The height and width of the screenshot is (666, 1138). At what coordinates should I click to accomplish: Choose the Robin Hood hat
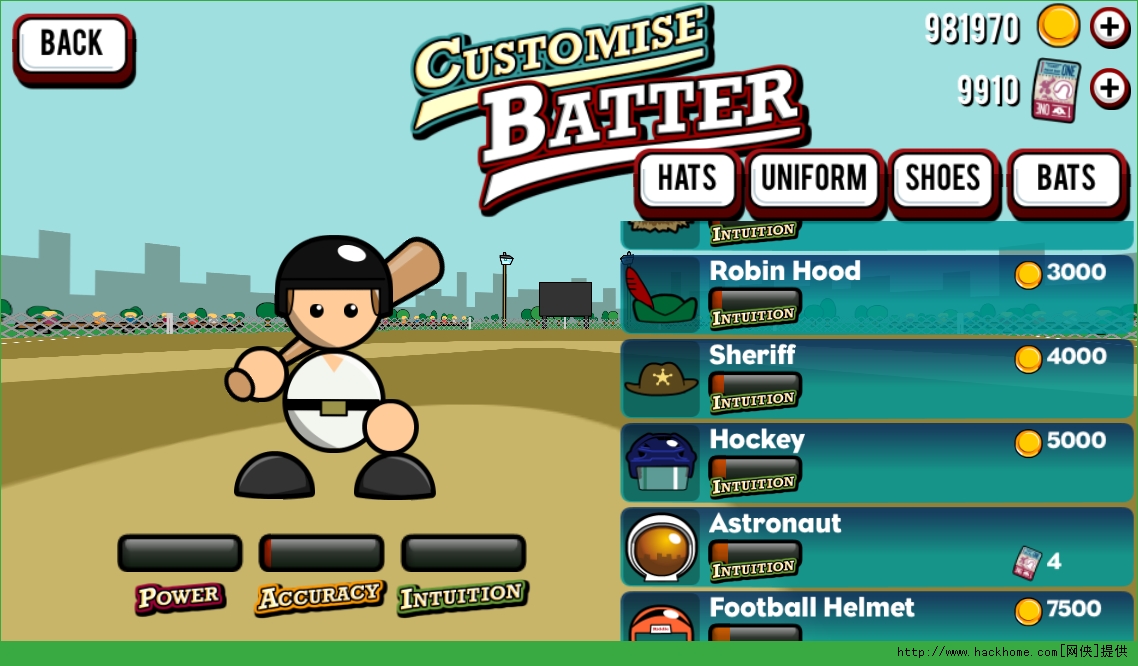[876, 294]
